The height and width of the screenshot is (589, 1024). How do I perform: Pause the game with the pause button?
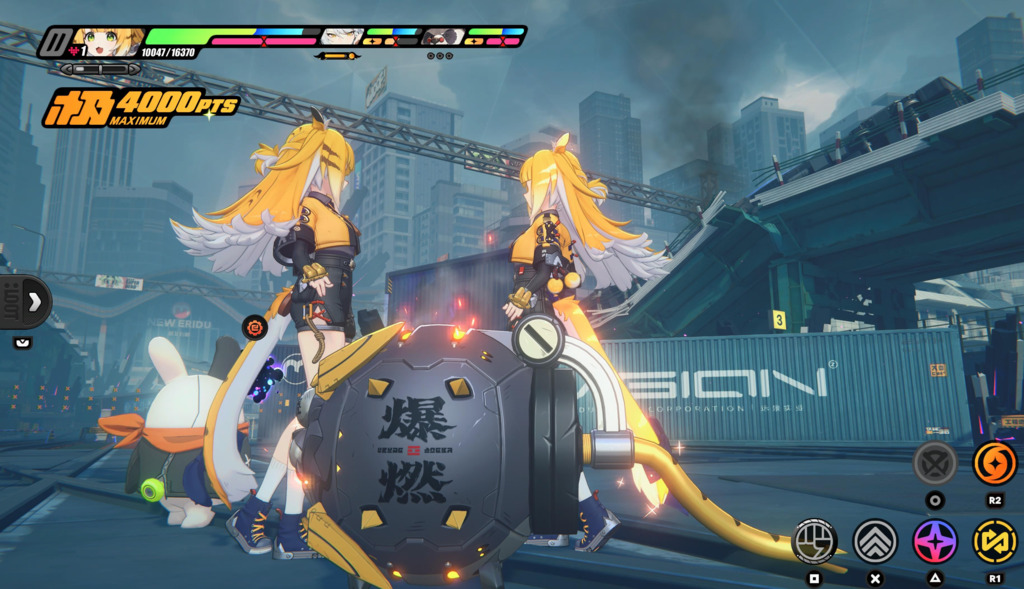click(x=56, y=43)
